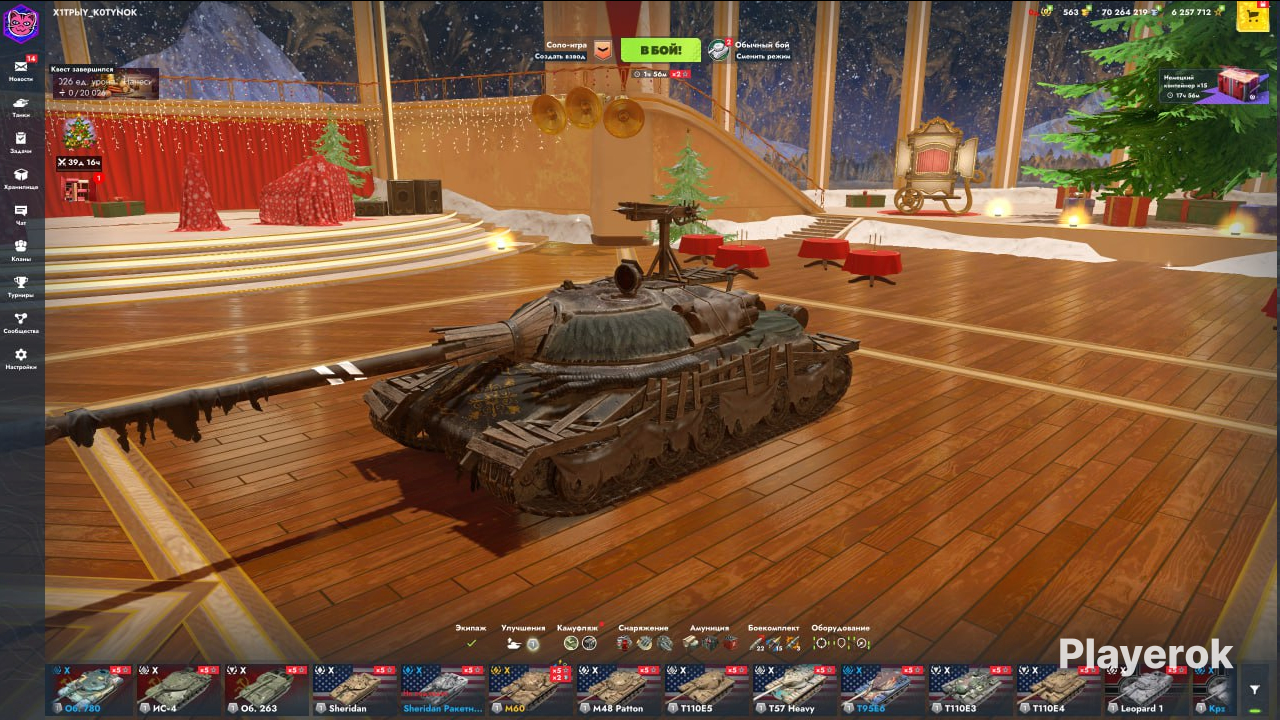This screenshot has height=720, width=1280.
Task: Open the Новости news section
Action: (x=21, y=71)
